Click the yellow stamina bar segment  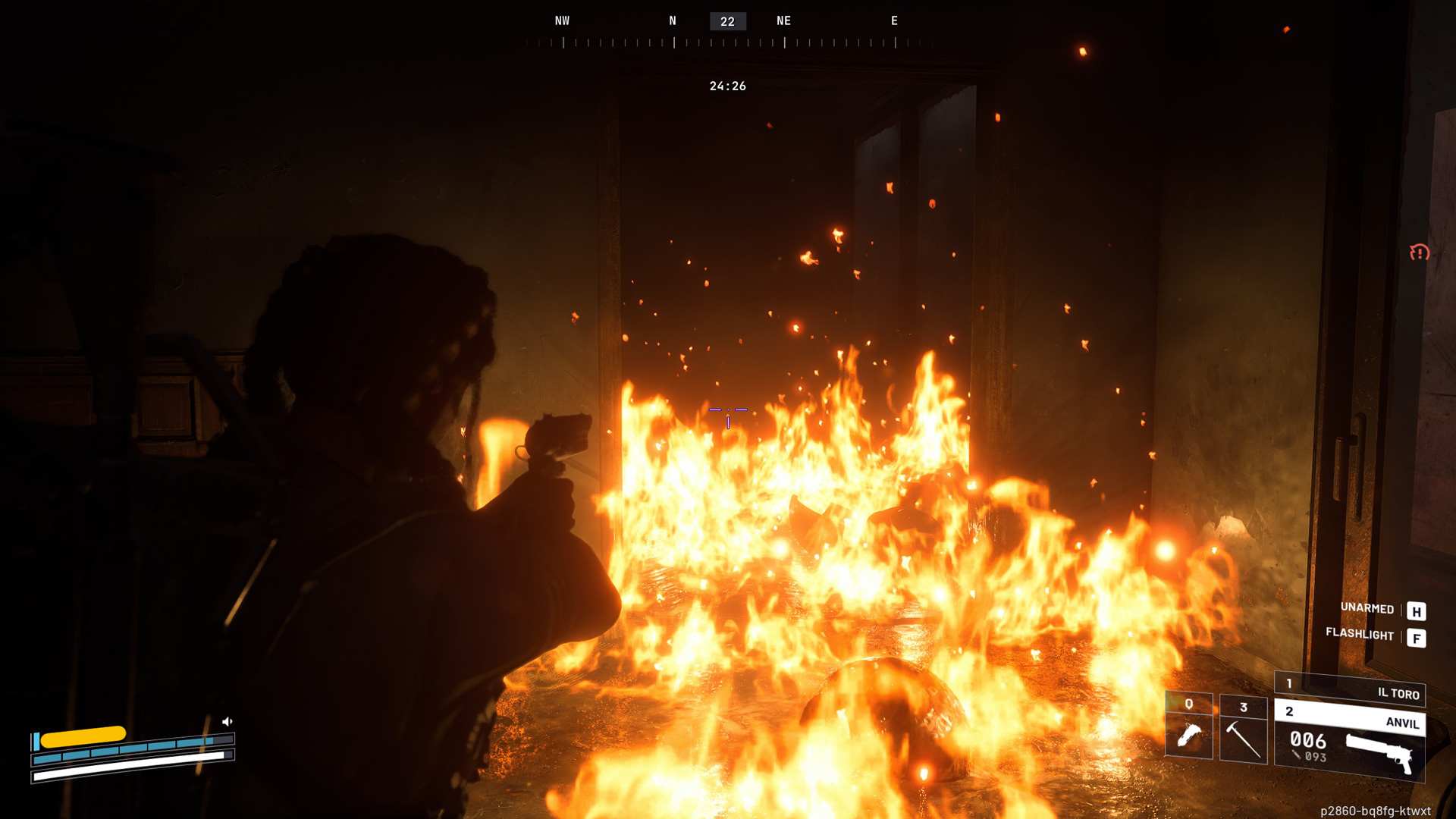click(x=85, y=734)
